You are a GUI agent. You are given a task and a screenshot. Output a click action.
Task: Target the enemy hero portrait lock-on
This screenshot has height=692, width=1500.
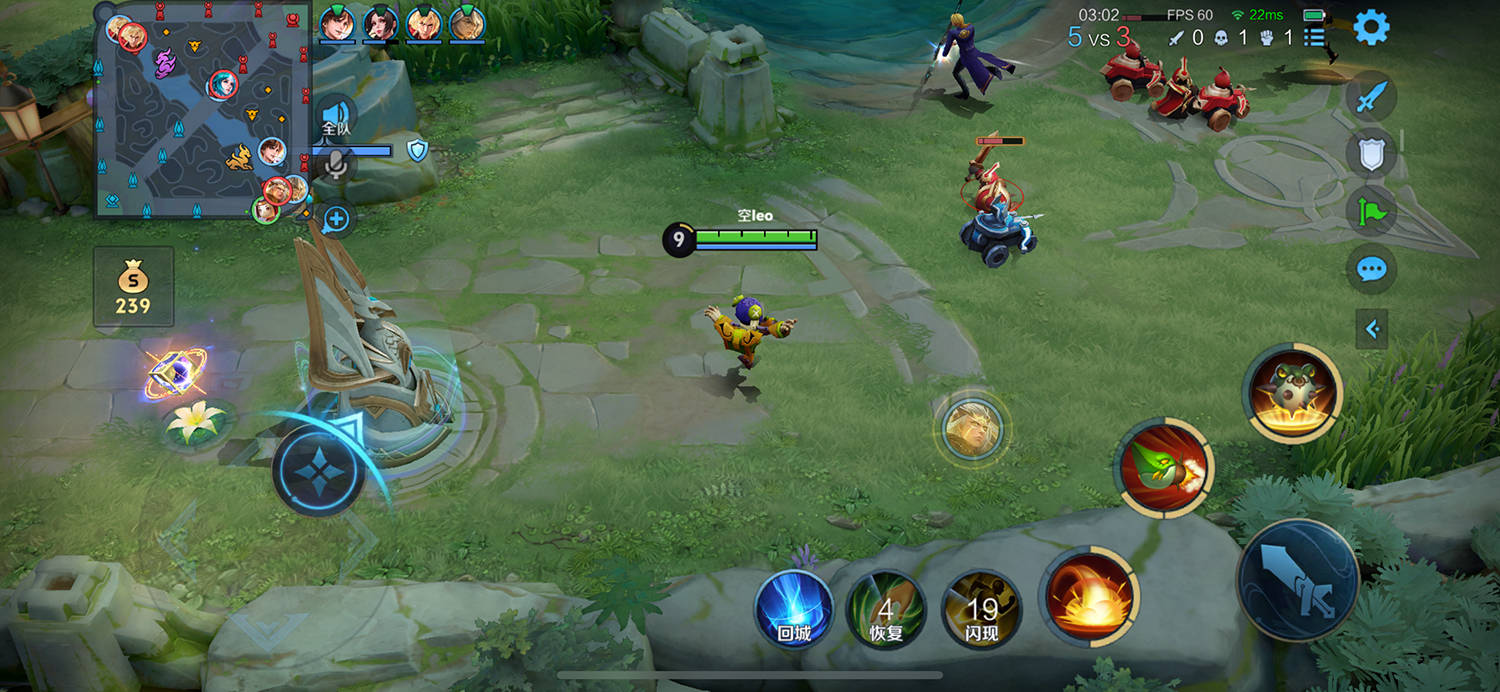(972, 428)
